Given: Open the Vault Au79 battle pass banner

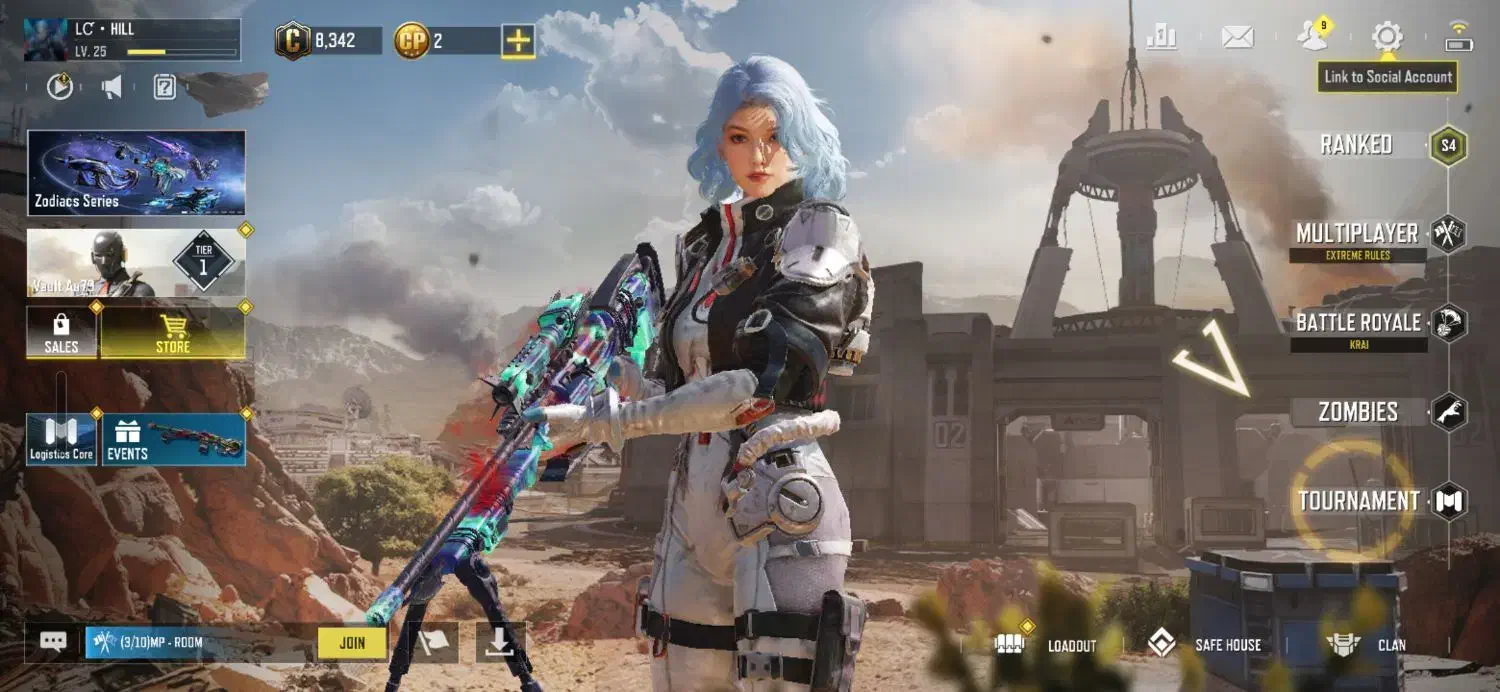Looking at the screenshot, I should tap(136, 262).
